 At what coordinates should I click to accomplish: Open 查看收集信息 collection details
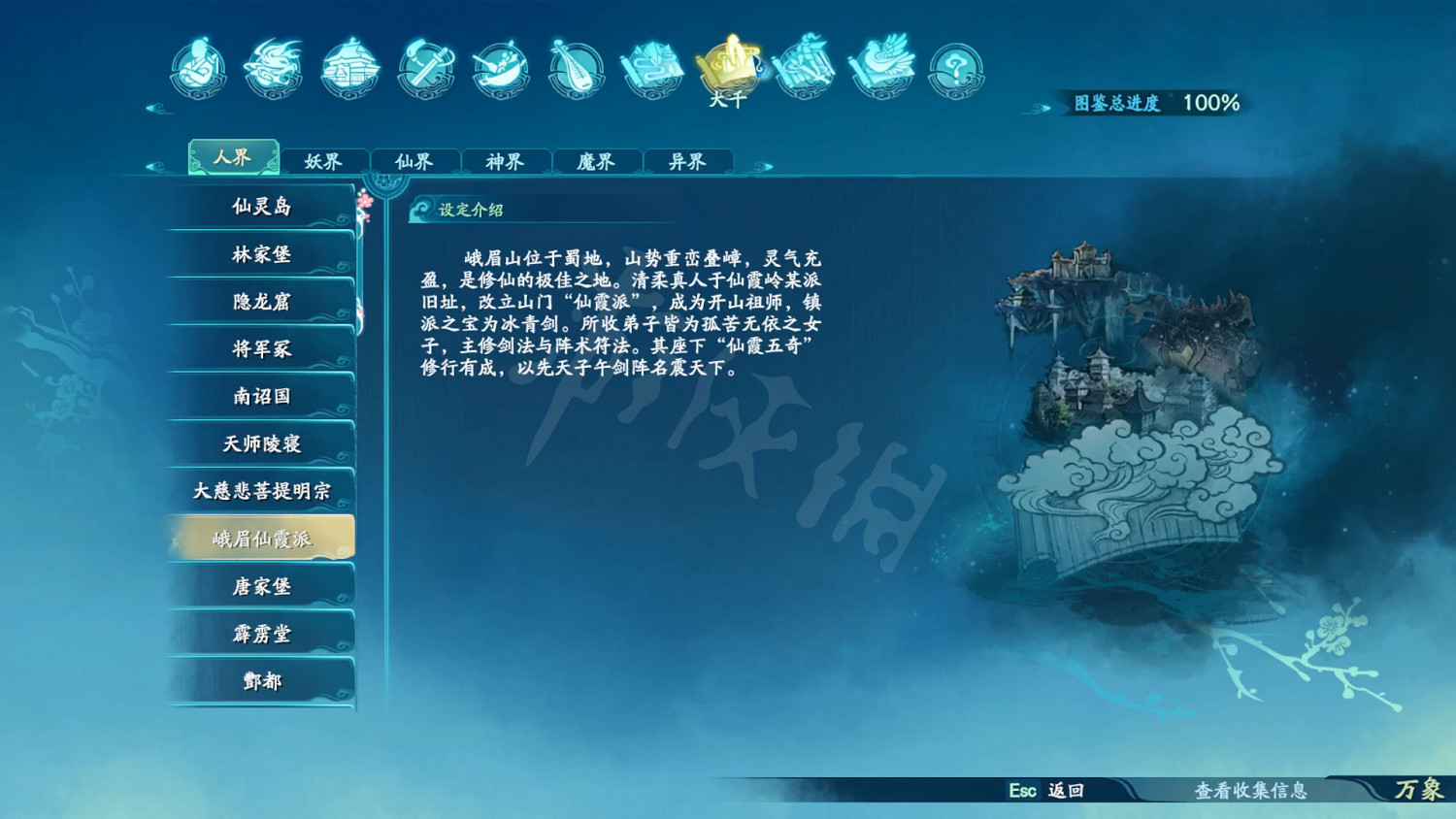point(1254,791)
